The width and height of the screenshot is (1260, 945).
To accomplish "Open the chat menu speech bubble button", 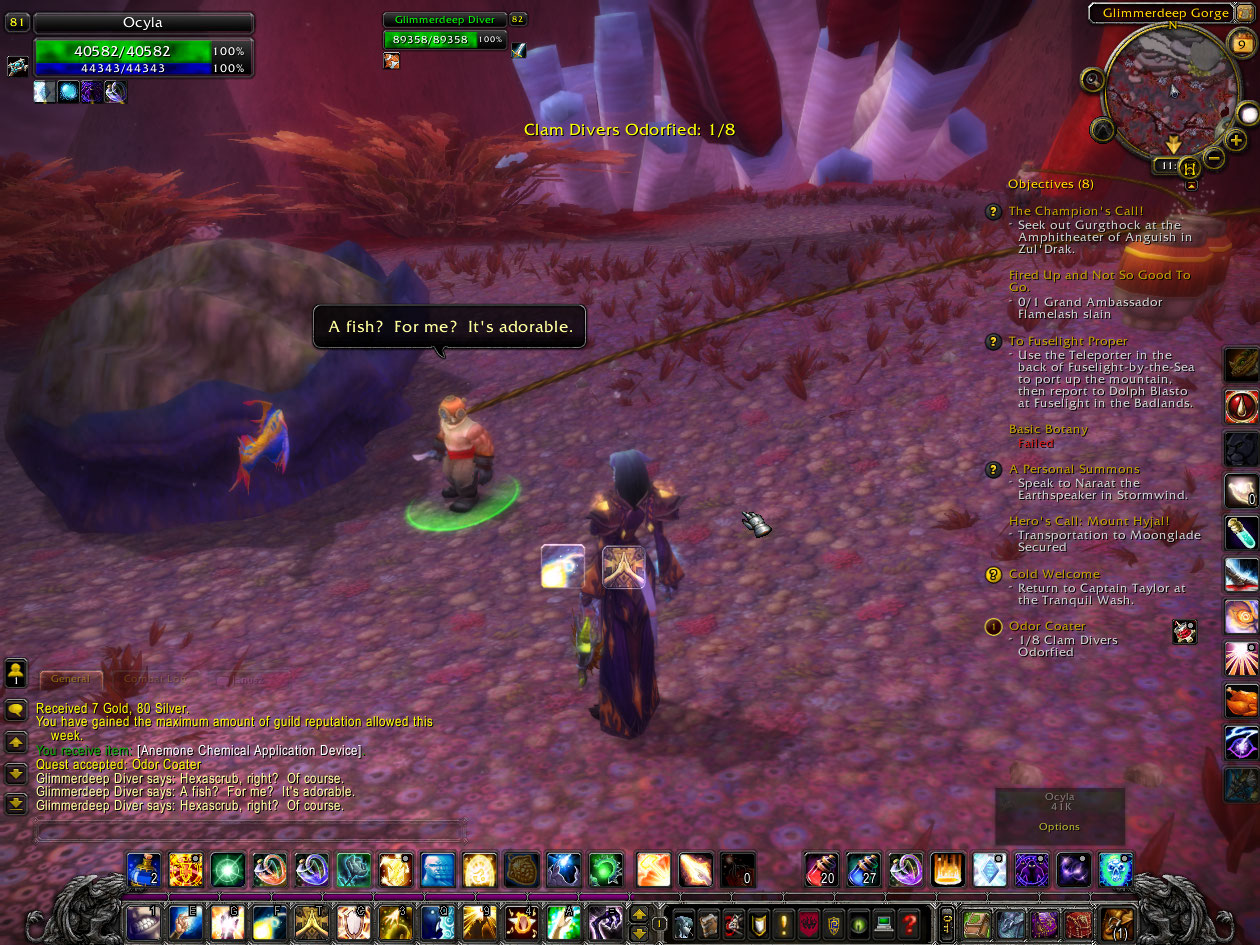I will (x=16, y=710).
